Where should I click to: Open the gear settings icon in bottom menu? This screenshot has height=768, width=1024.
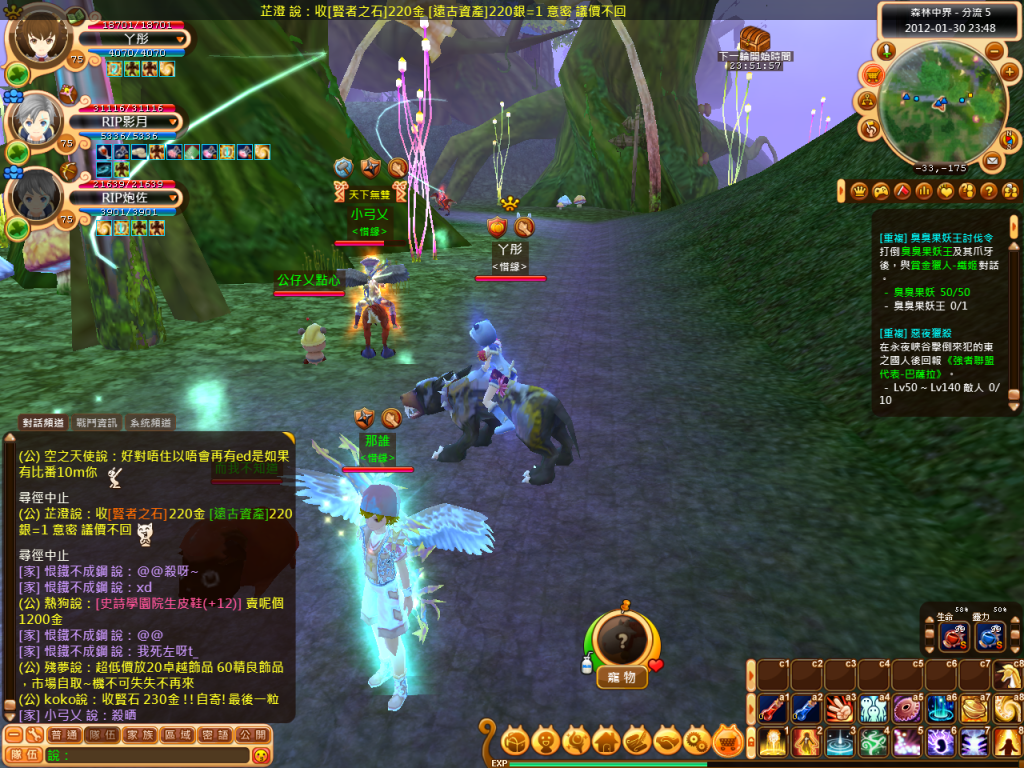698,741
